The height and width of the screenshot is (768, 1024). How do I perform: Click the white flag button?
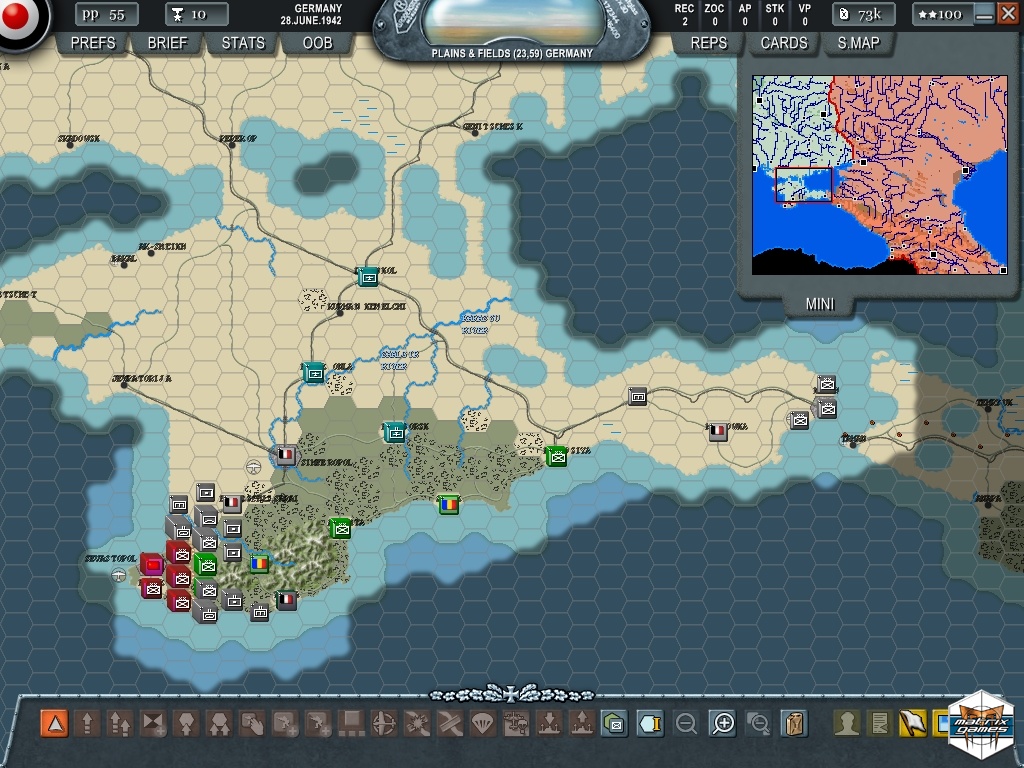click(x=912, y=723)
